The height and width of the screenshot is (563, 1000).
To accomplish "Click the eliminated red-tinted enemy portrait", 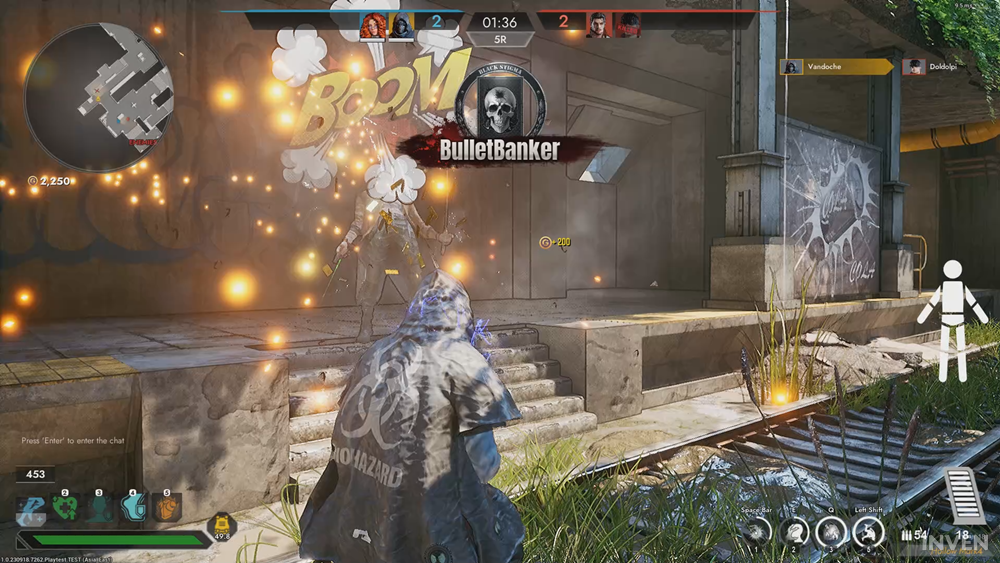I will coord(628,25).
